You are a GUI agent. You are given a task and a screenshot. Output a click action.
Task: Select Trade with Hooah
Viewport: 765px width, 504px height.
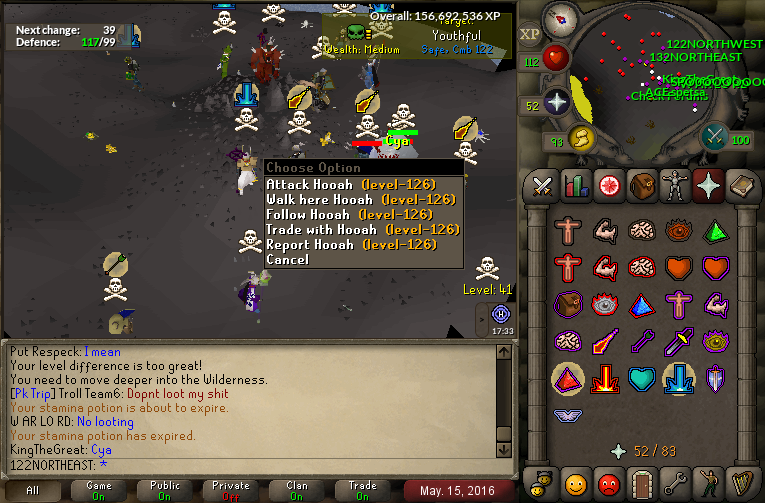click(322, 230)
